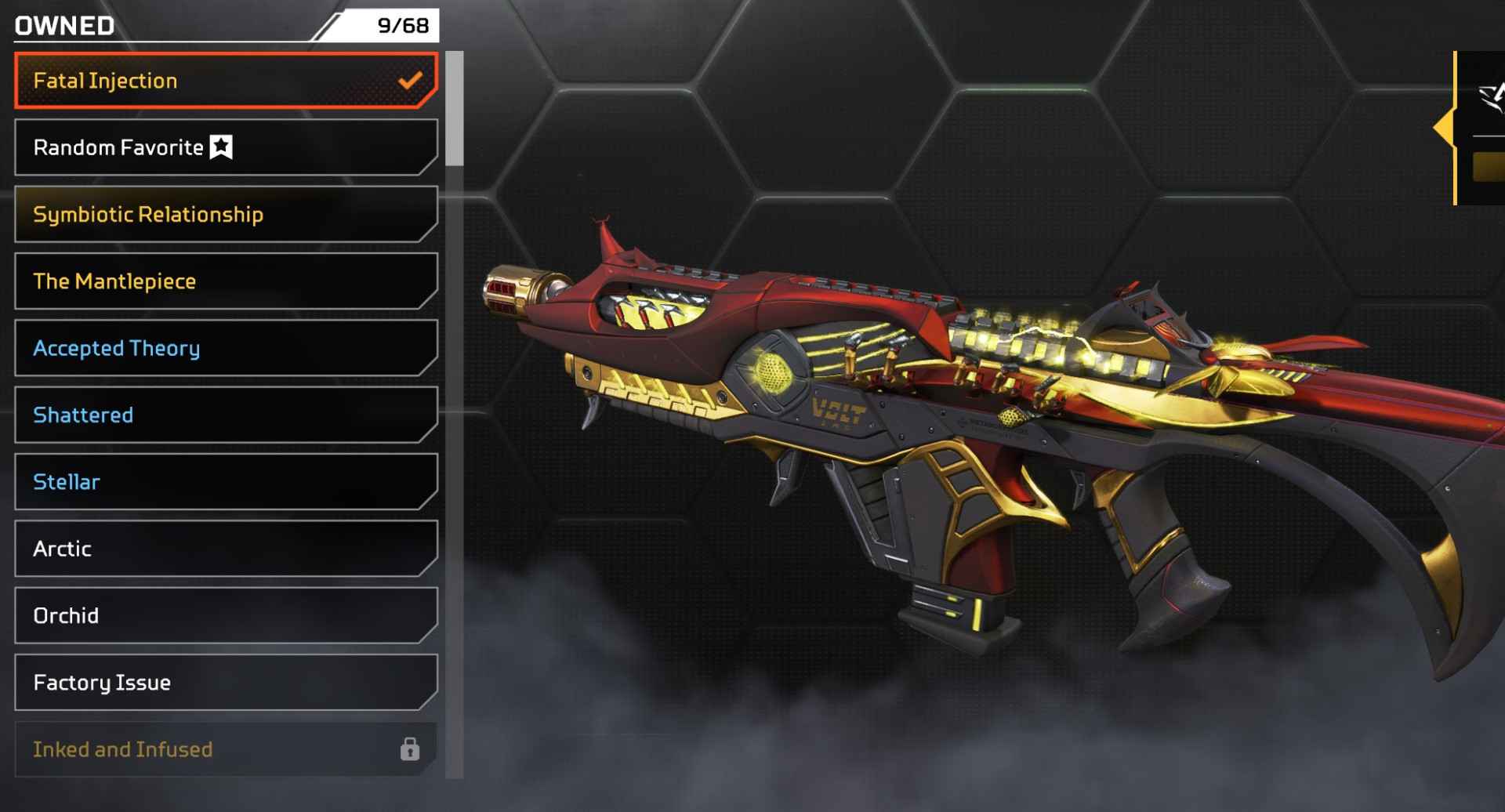Click the OWNED header label
Viewport: 1505px width, 812px height.
tap(63, 24)
